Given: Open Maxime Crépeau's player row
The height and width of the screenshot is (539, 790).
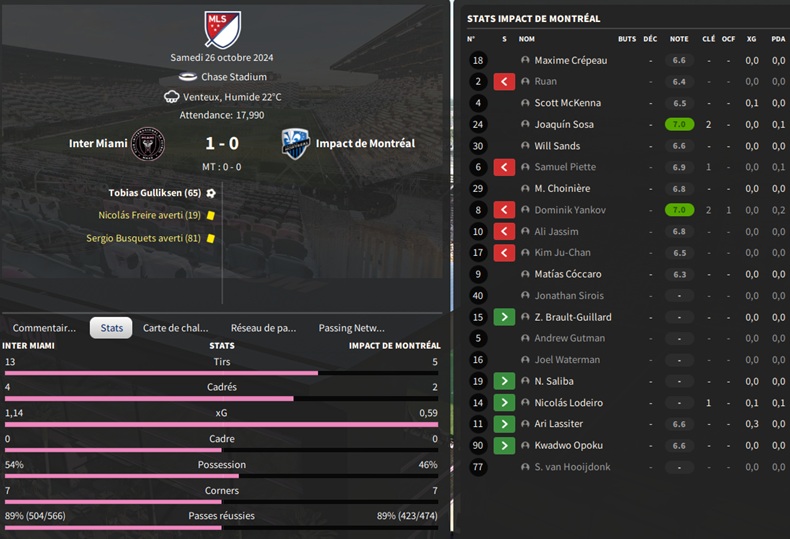Looking at the screenshot, I should coord(570,60).
